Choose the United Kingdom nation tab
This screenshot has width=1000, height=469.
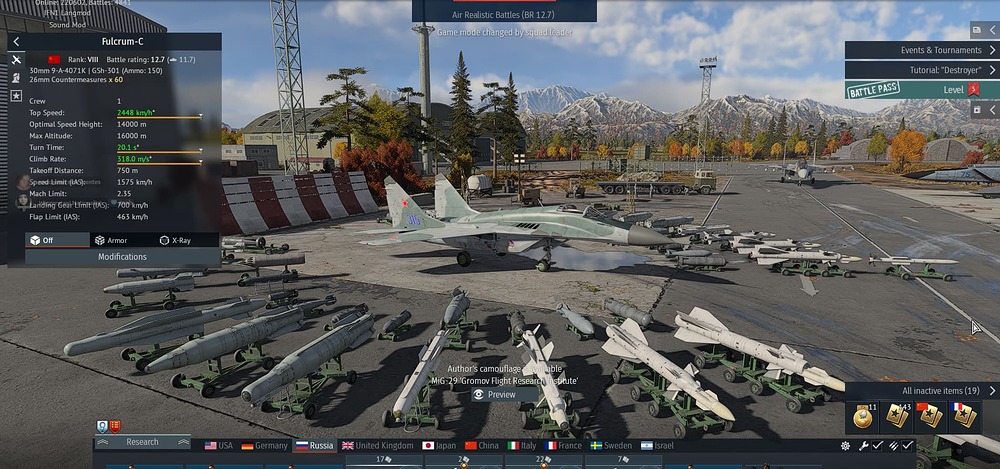pyautogui.click(x=377, y=445)
